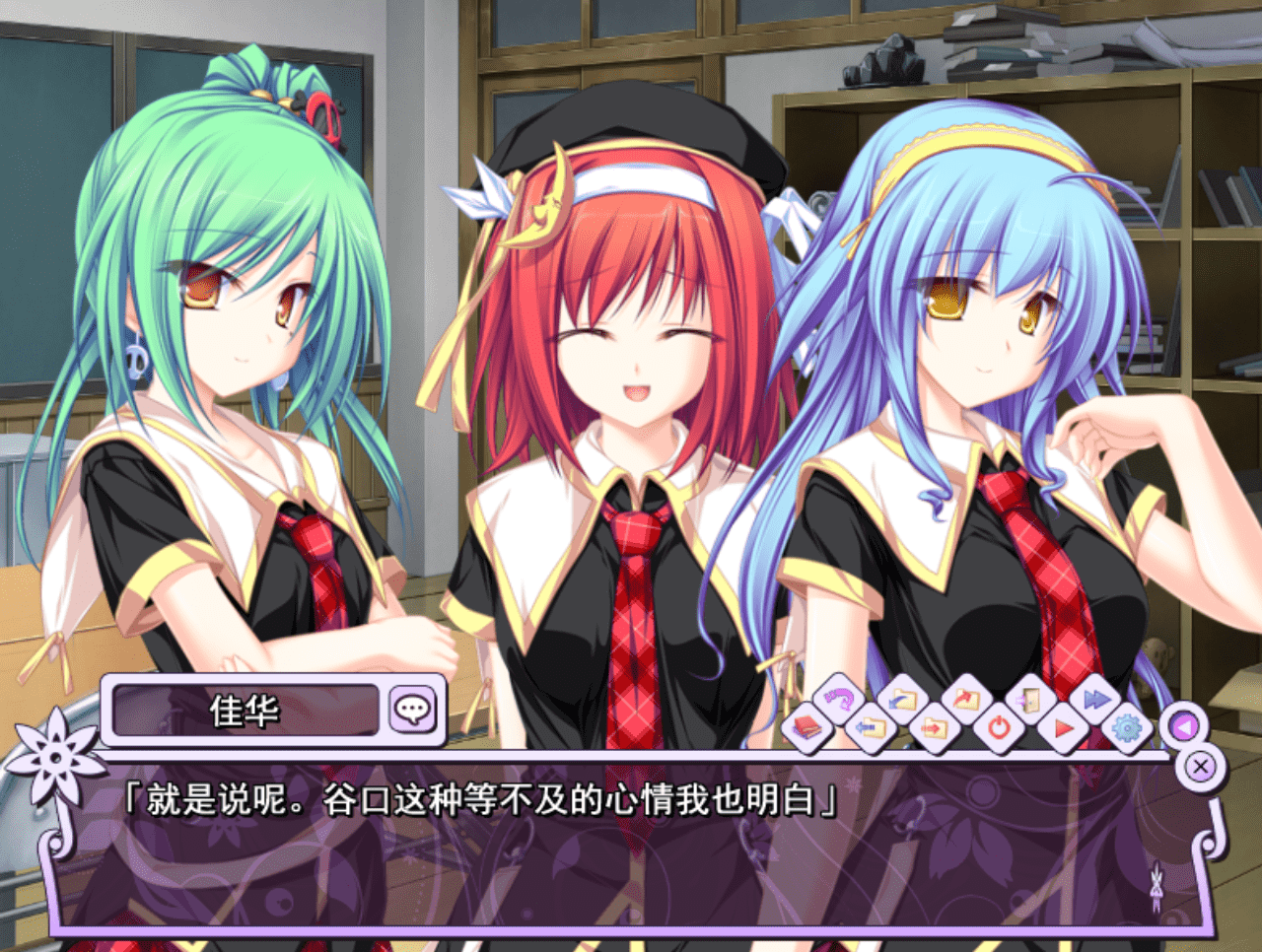Click the folder with red right arrow
Viewport: 1262px width, 952px height.
tap(933, 729)
